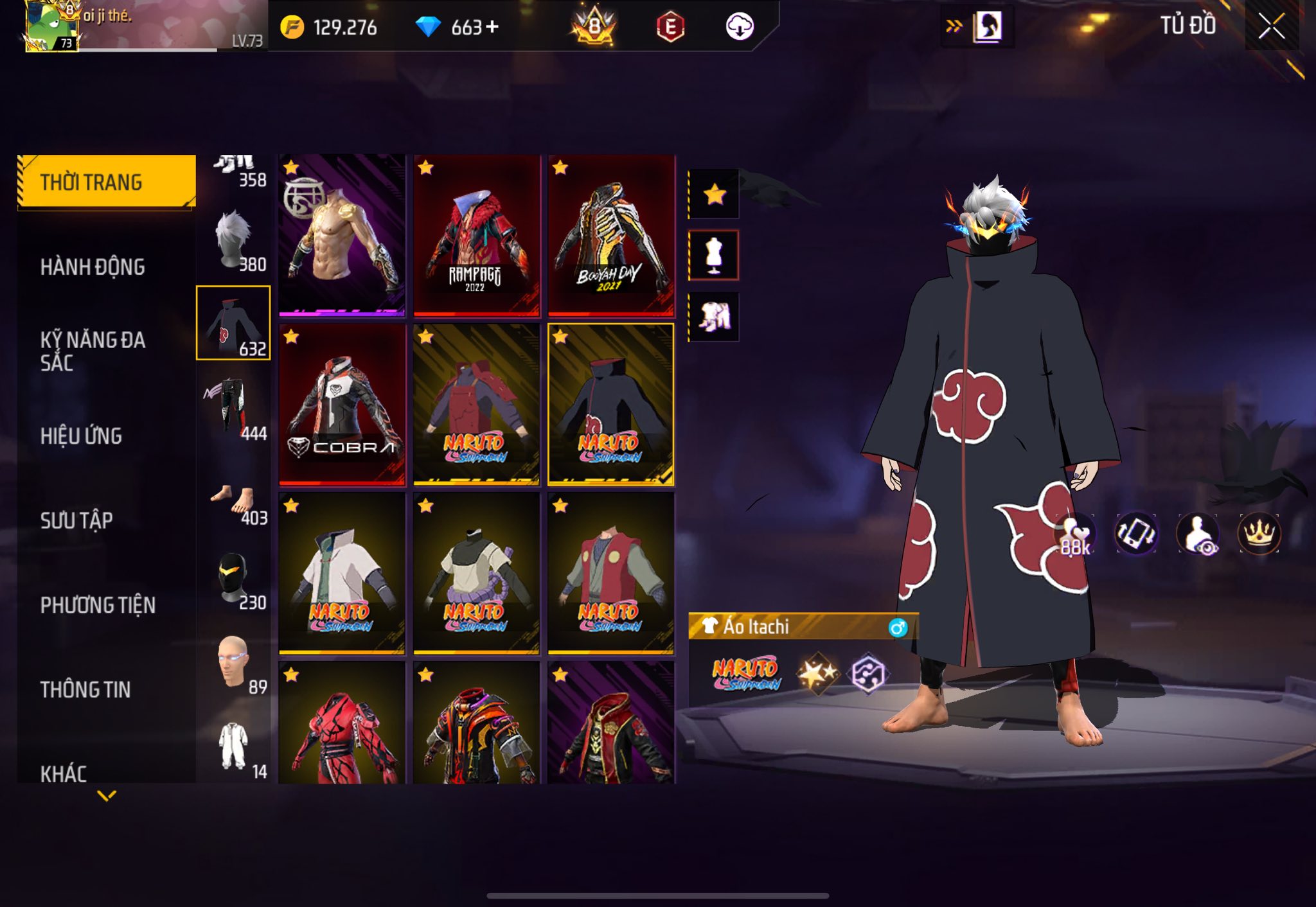Select the HIỆU ỨNG category
Screen dimensions: 1316x907
[81, 436]
